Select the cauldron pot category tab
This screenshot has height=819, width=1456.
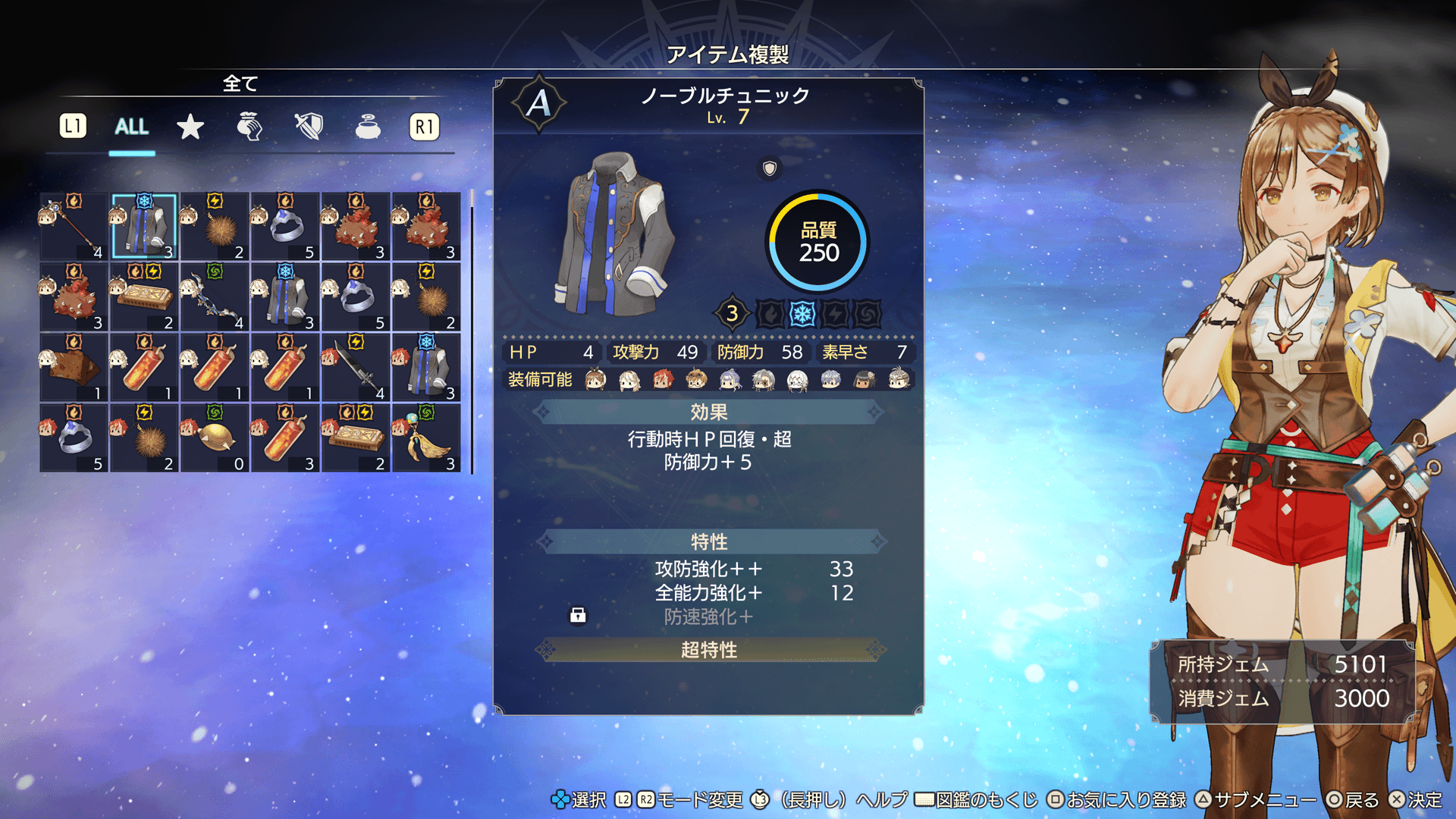[368, 127]
